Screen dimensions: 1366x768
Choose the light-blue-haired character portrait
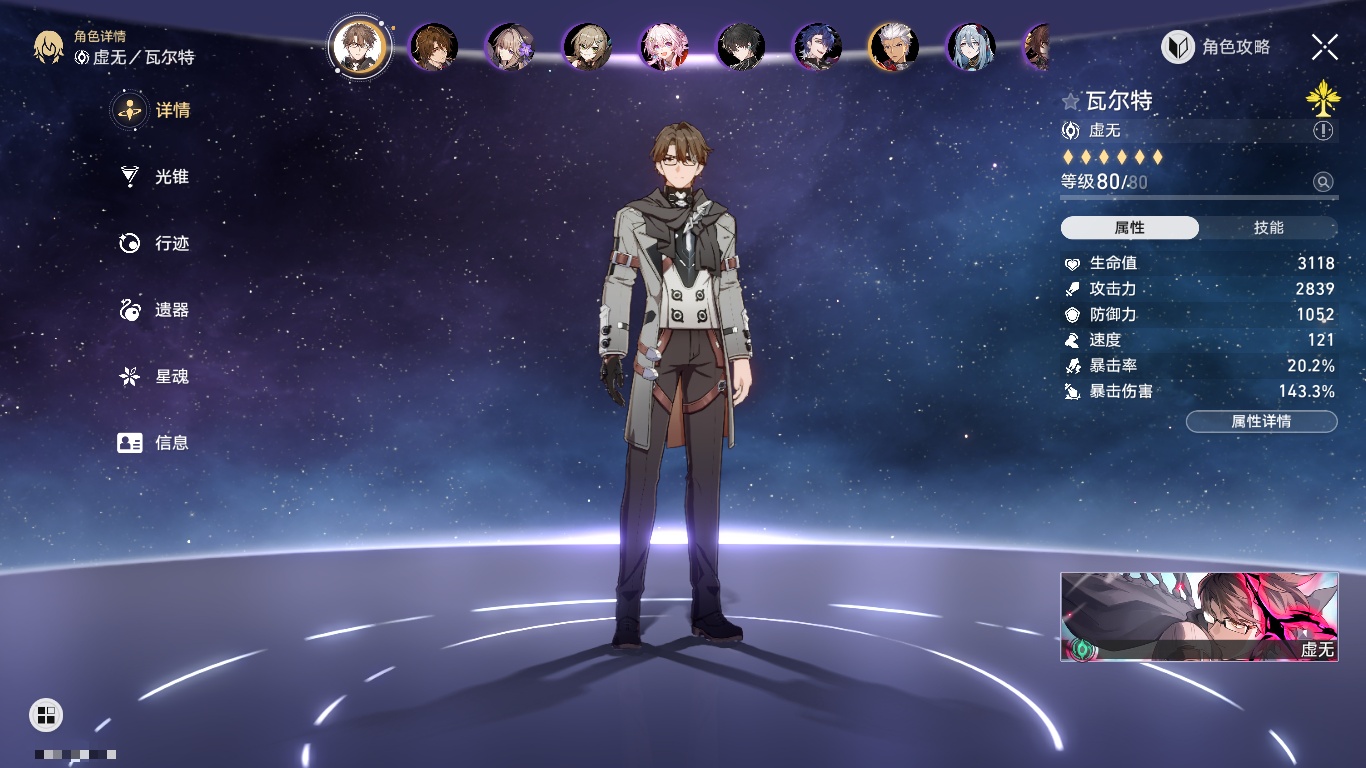click(x=971, y=46)
